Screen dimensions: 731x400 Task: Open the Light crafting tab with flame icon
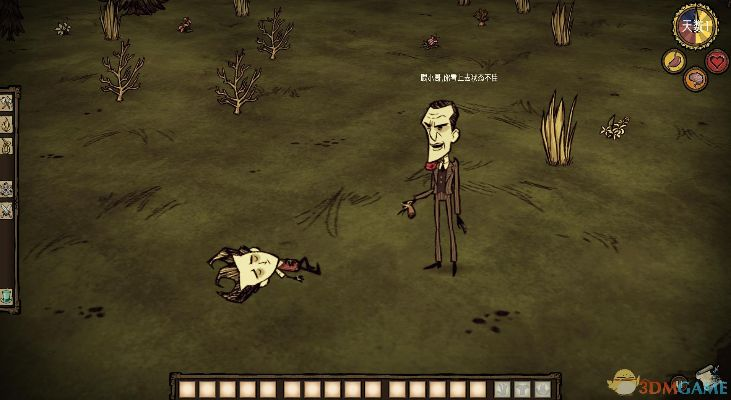6,125
